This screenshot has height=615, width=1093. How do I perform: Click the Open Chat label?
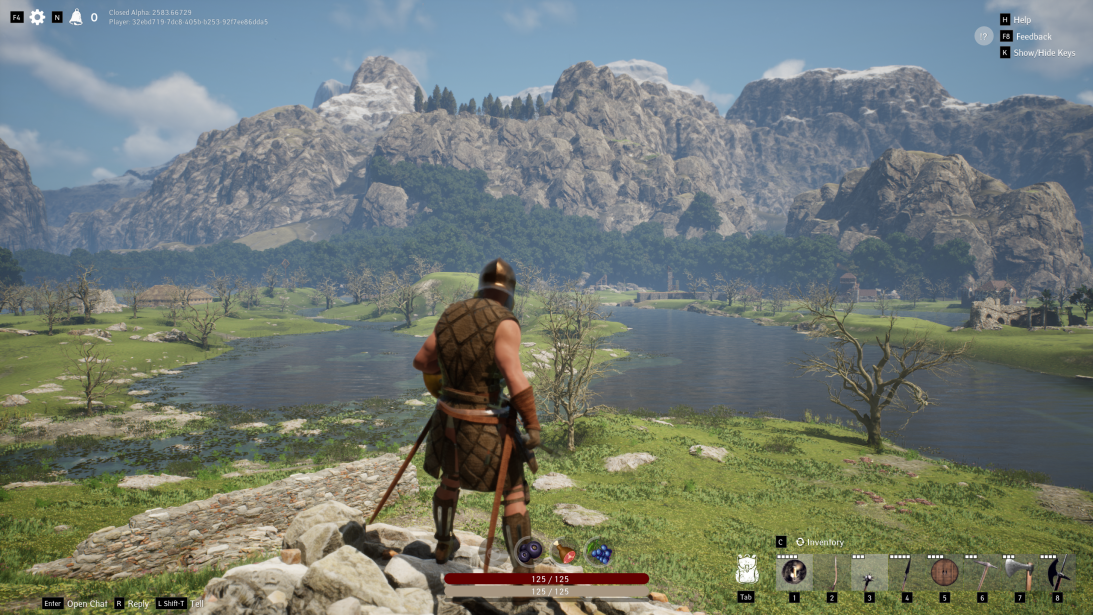(x=87, y=604)
